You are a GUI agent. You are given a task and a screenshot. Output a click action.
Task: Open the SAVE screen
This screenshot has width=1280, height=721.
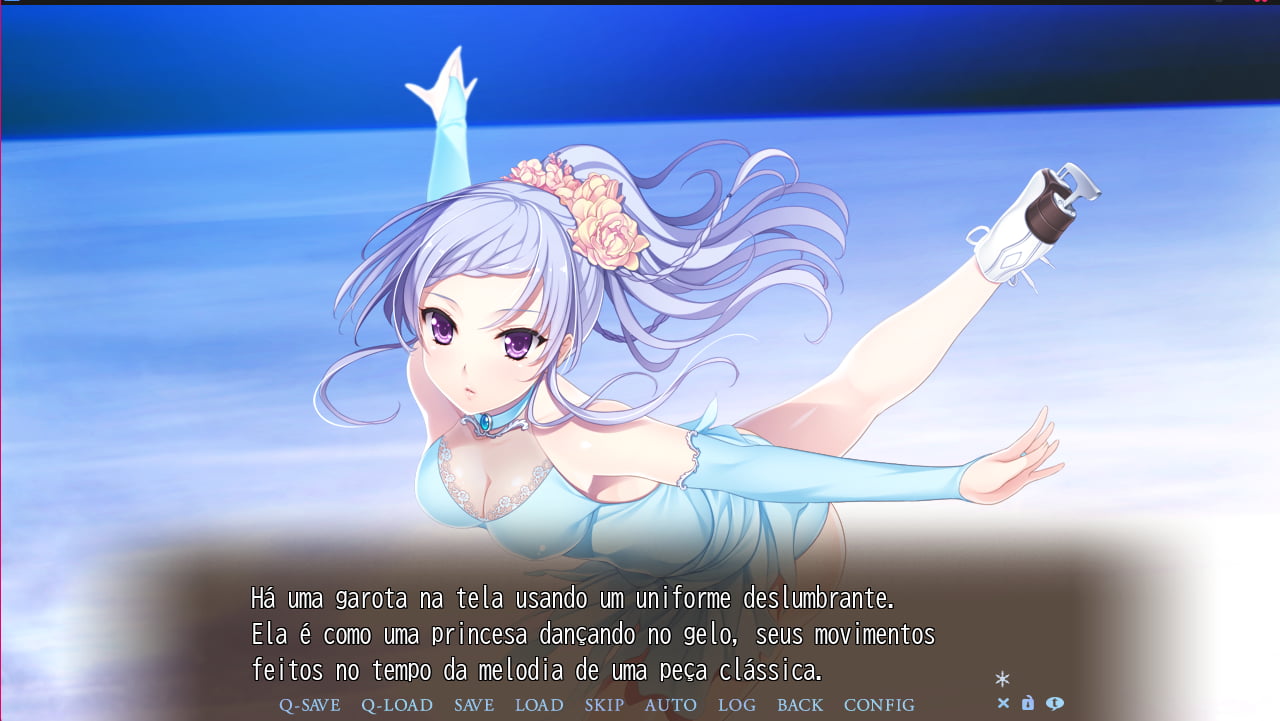pyautogui.click(x=473, y=705)
